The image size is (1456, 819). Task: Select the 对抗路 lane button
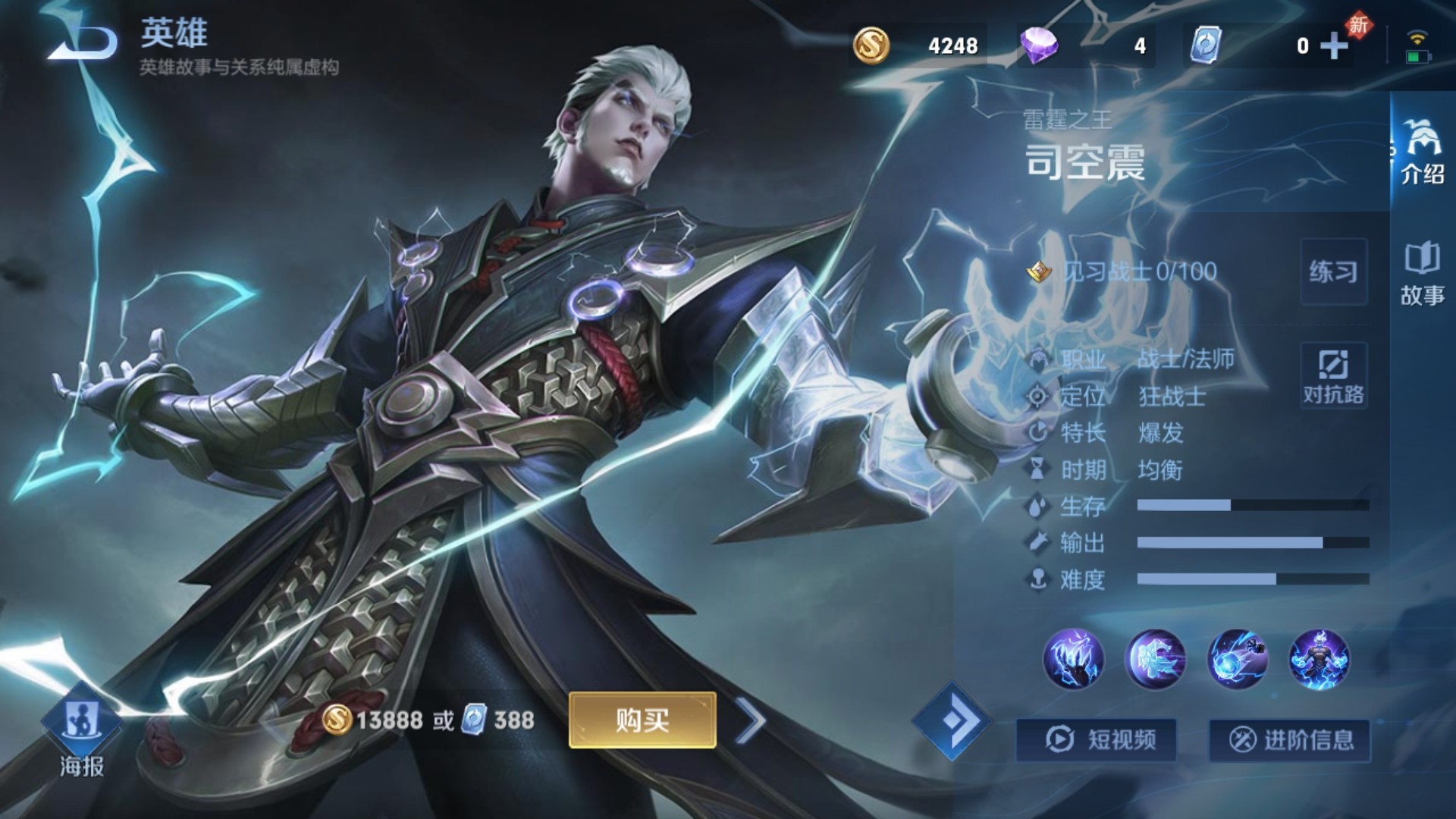point(1333,376)
